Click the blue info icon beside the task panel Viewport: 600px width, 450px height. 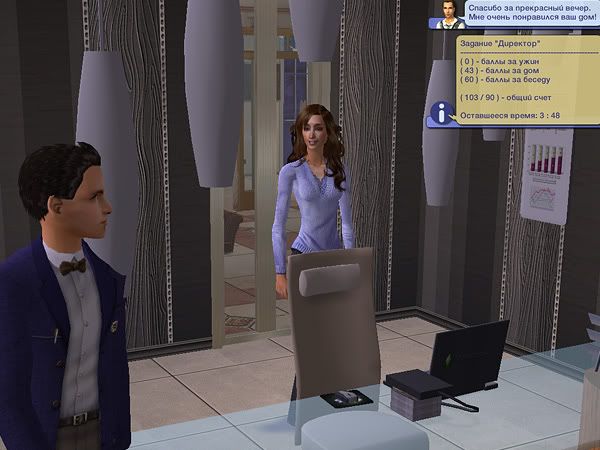click(439, 112)
